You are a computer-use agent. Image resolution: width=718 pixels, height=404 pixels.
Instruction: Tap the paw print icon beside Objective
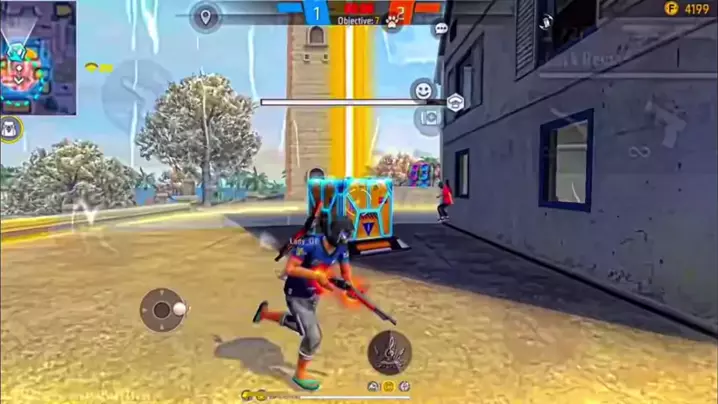pos(393,21)
